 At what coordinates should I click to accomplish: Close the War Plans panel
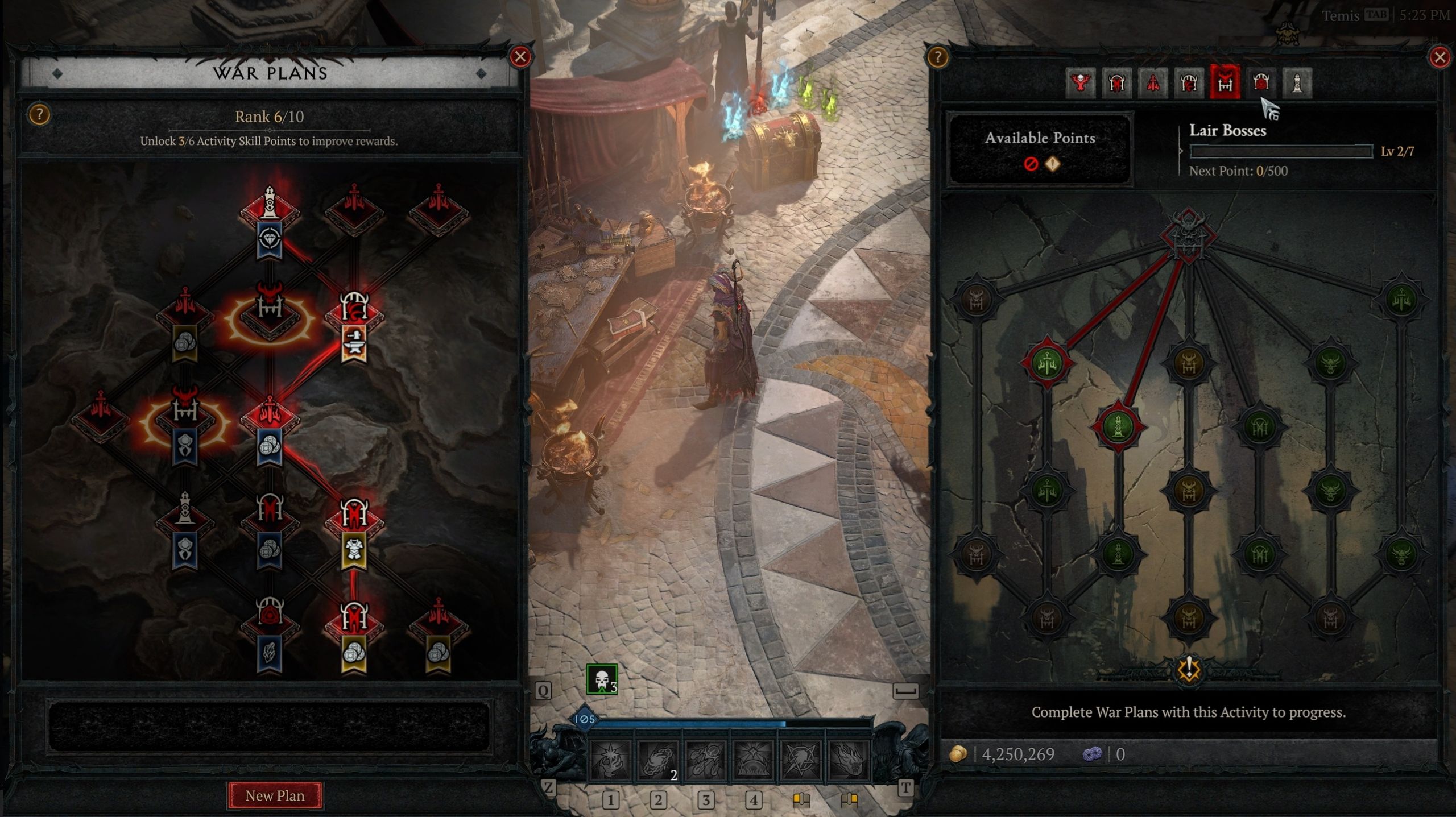tap(520, 57)
